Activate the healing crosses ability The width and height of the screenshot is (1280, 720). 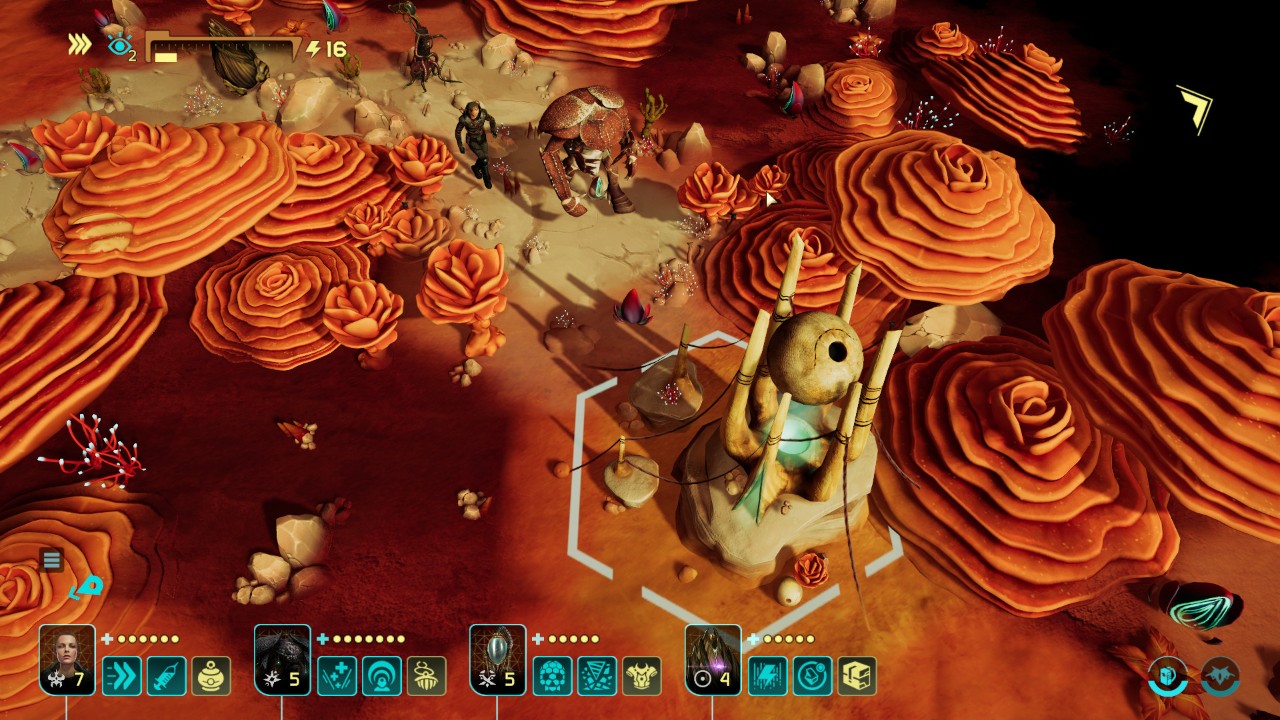click(337, 676)
